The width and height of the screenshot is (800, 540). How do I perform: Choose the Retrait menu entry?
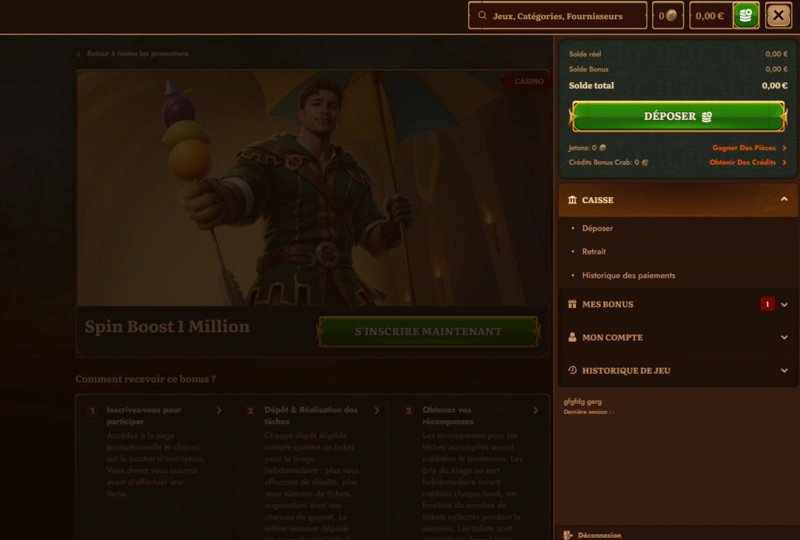pos(594,252)
